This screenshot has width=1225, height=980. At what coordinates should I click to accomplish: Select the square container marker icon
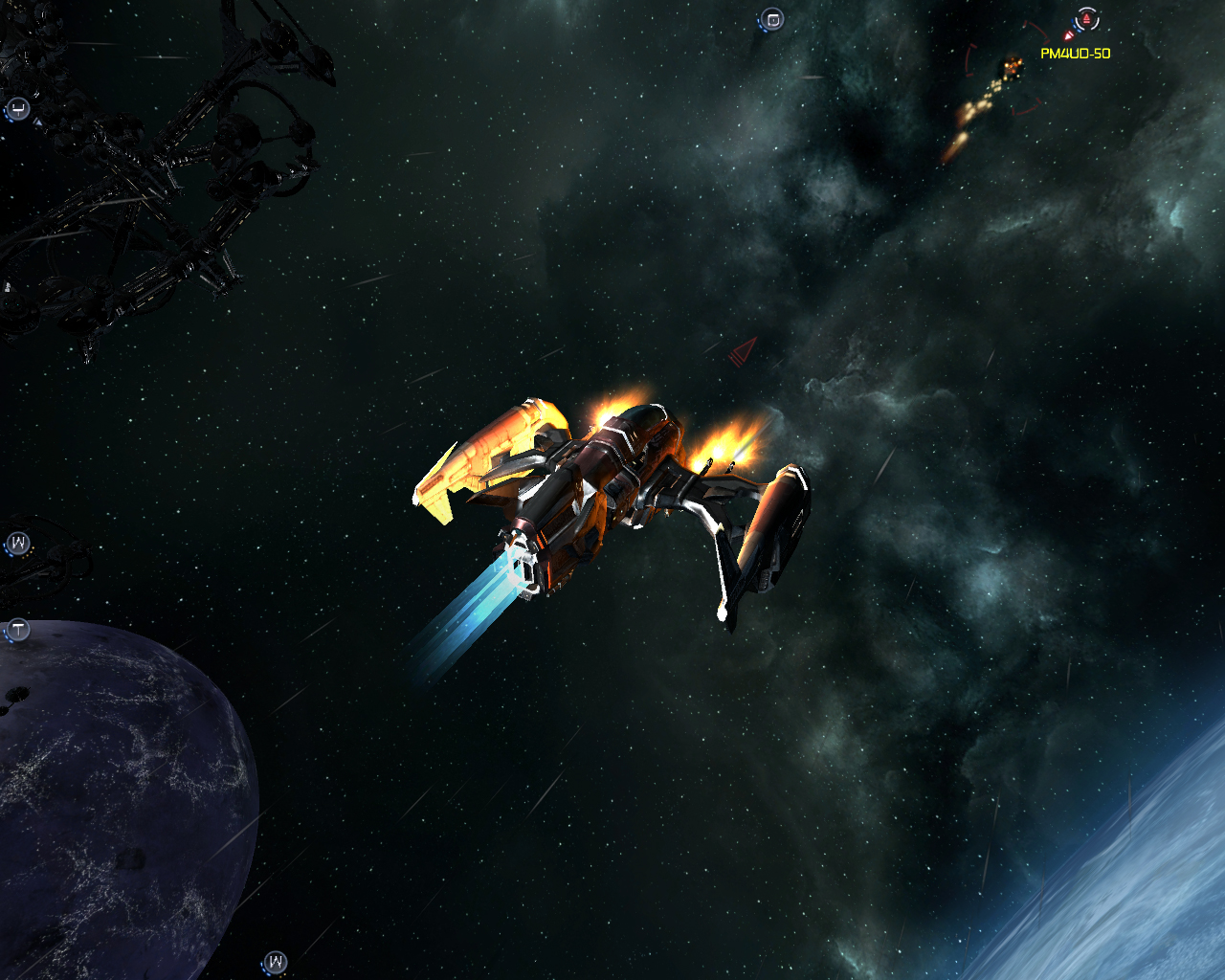[x=772, y=19]
